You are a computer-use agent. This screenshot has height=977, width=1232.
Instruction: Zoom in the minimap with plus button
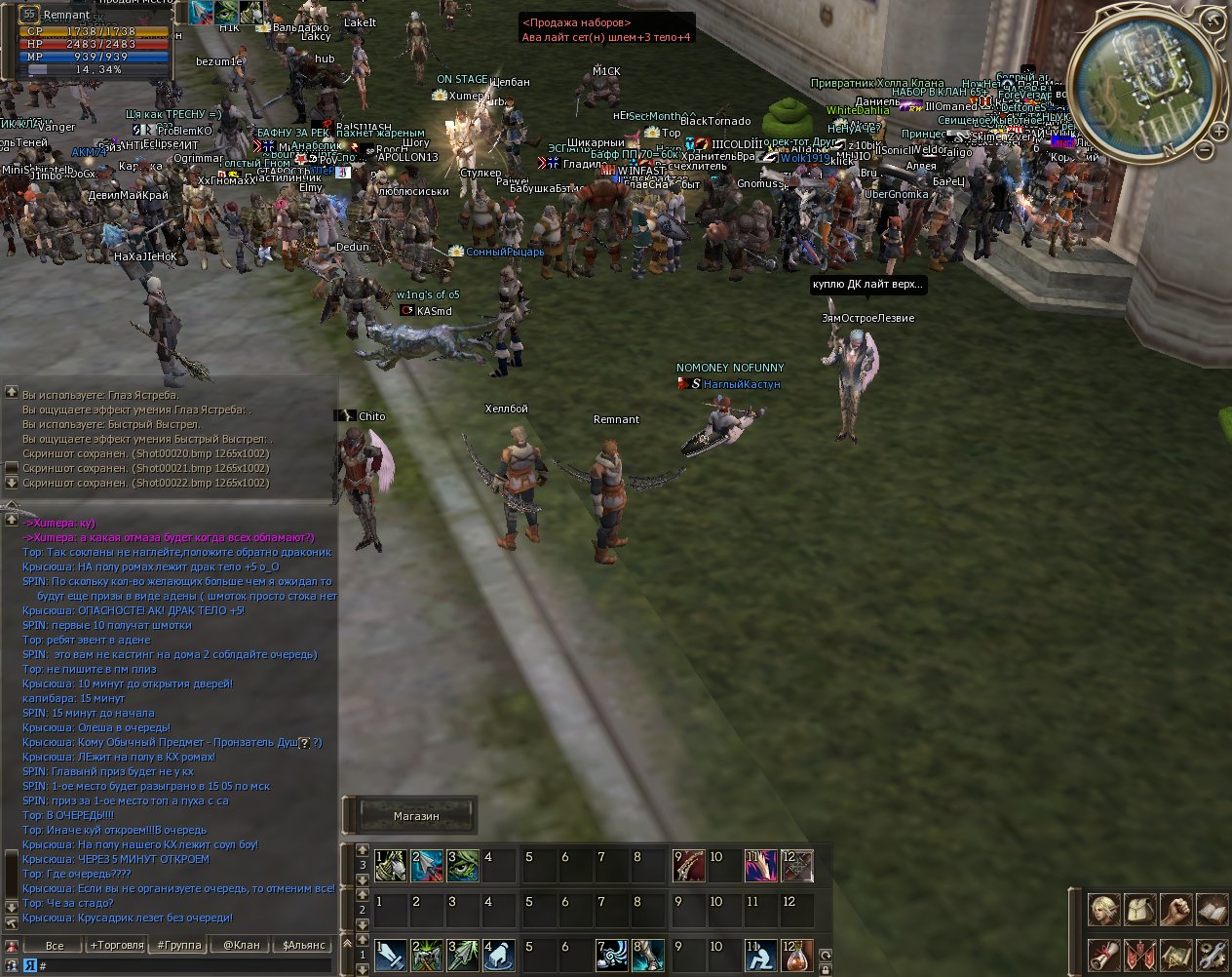(1218, 131)
